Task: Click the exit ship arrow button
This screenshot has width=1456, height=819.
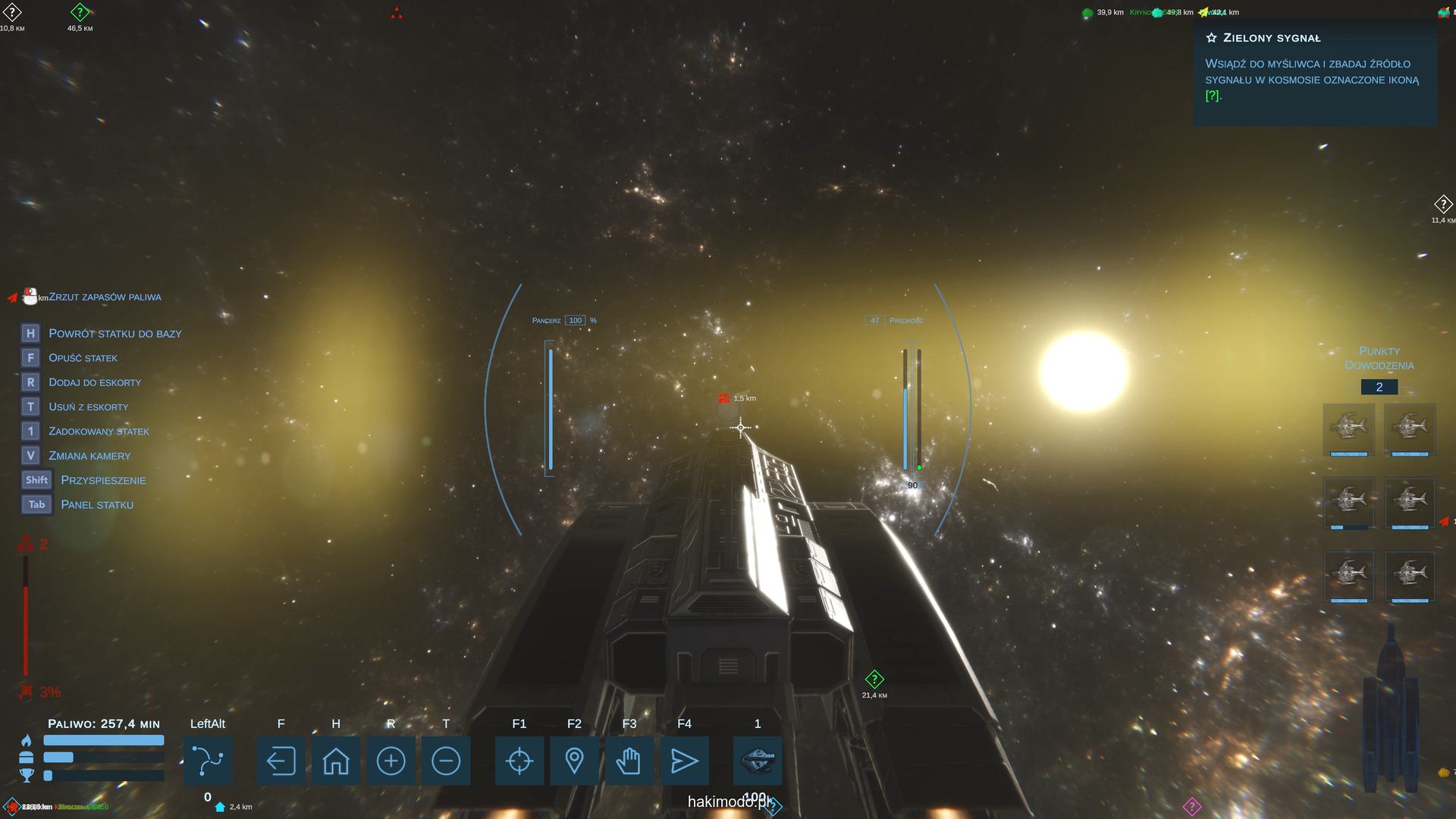Action: 281,761
